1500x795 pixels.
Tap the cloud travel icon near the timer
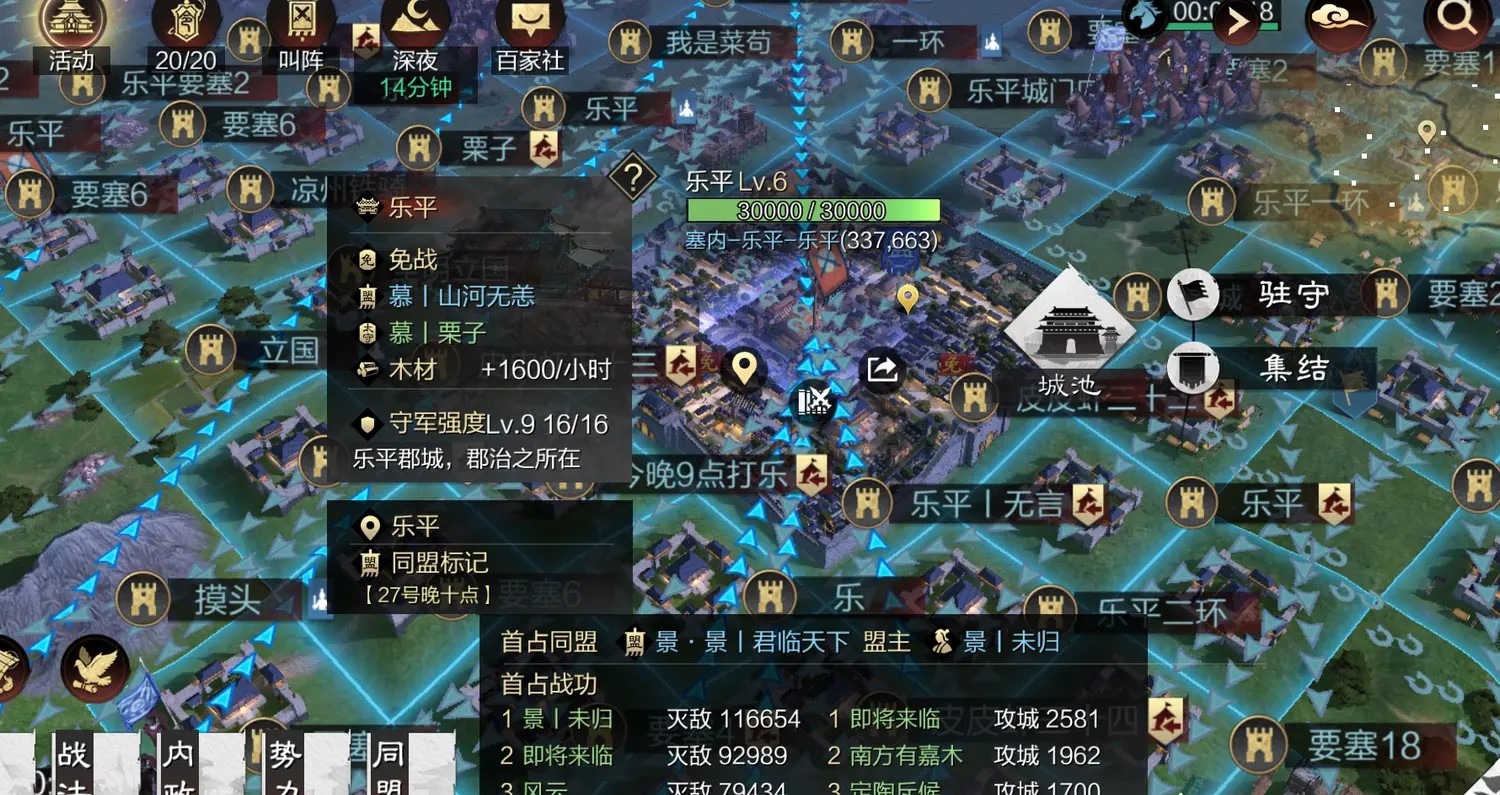1337,25
